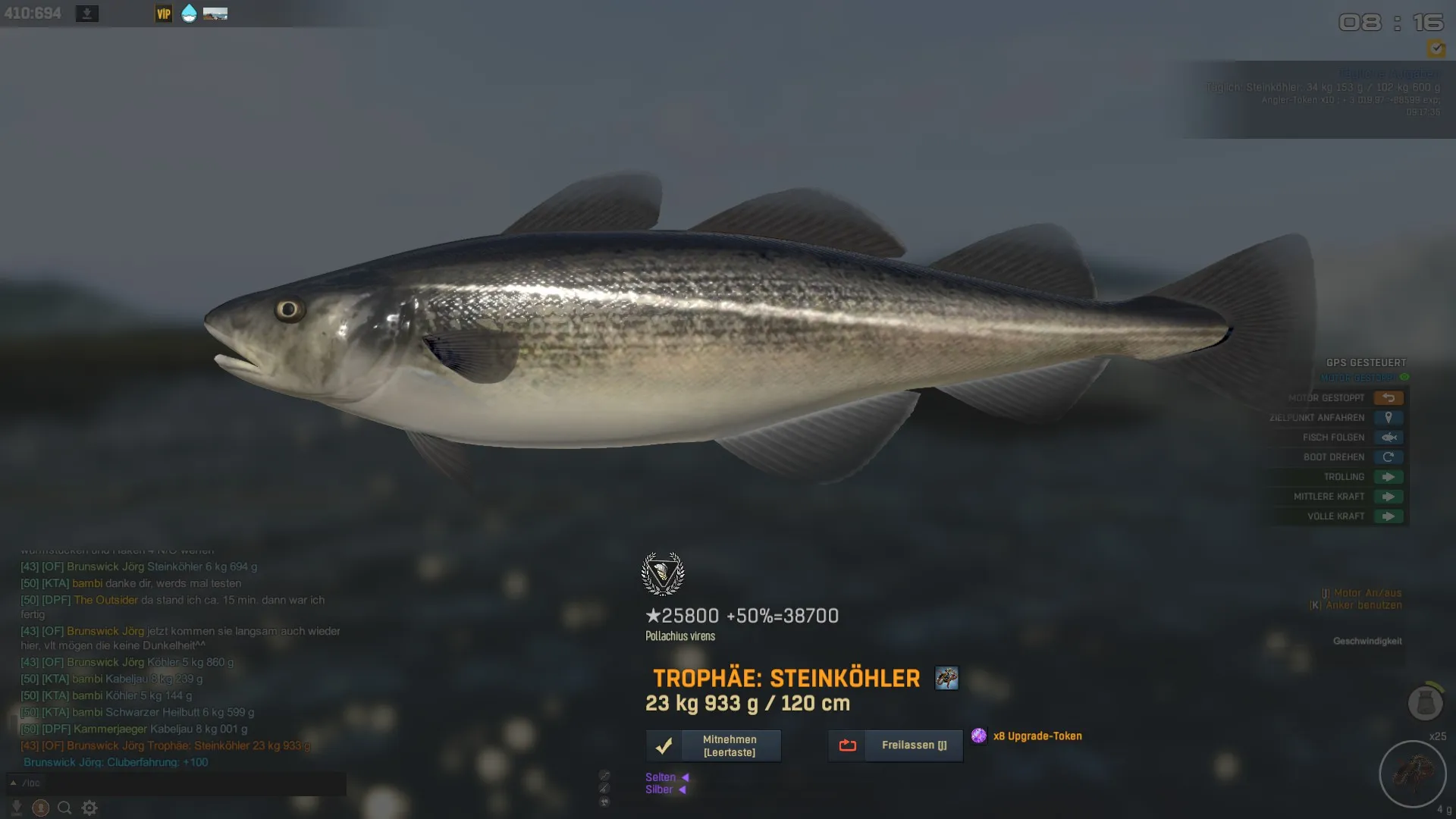The image size is (1456, 819).
Task: Click the player avatar icon below chat
Action: tap(41, 808)
